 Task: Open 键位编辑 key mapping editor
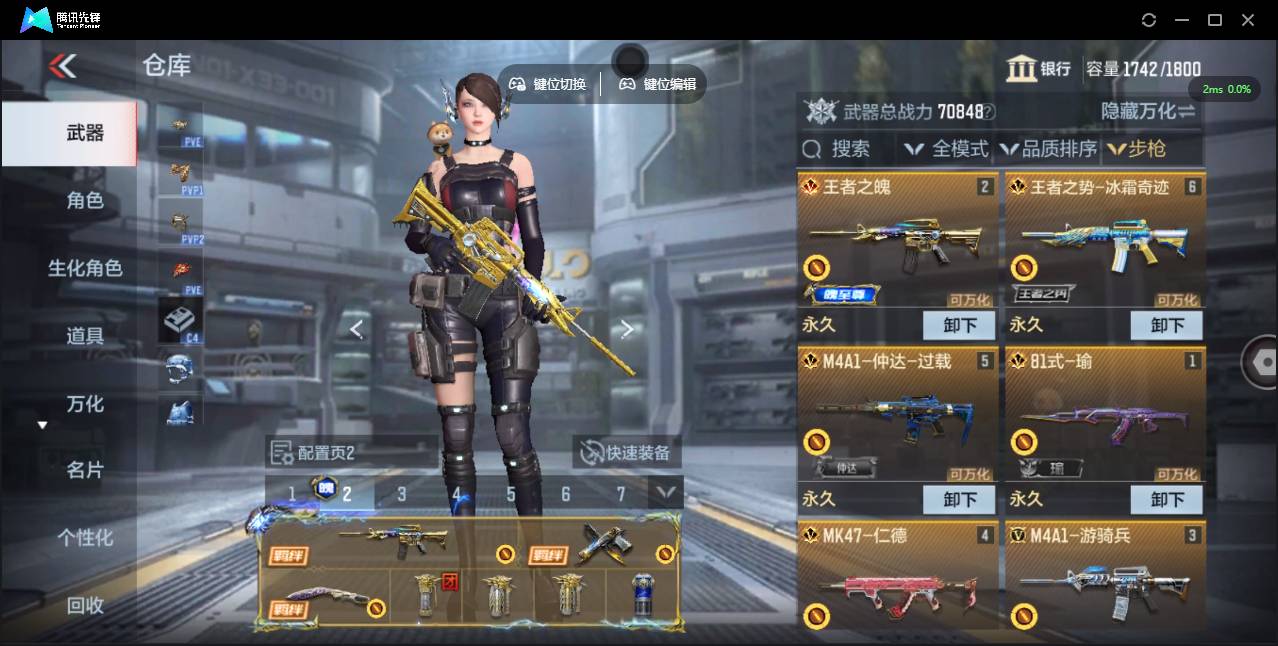(658, 85)
